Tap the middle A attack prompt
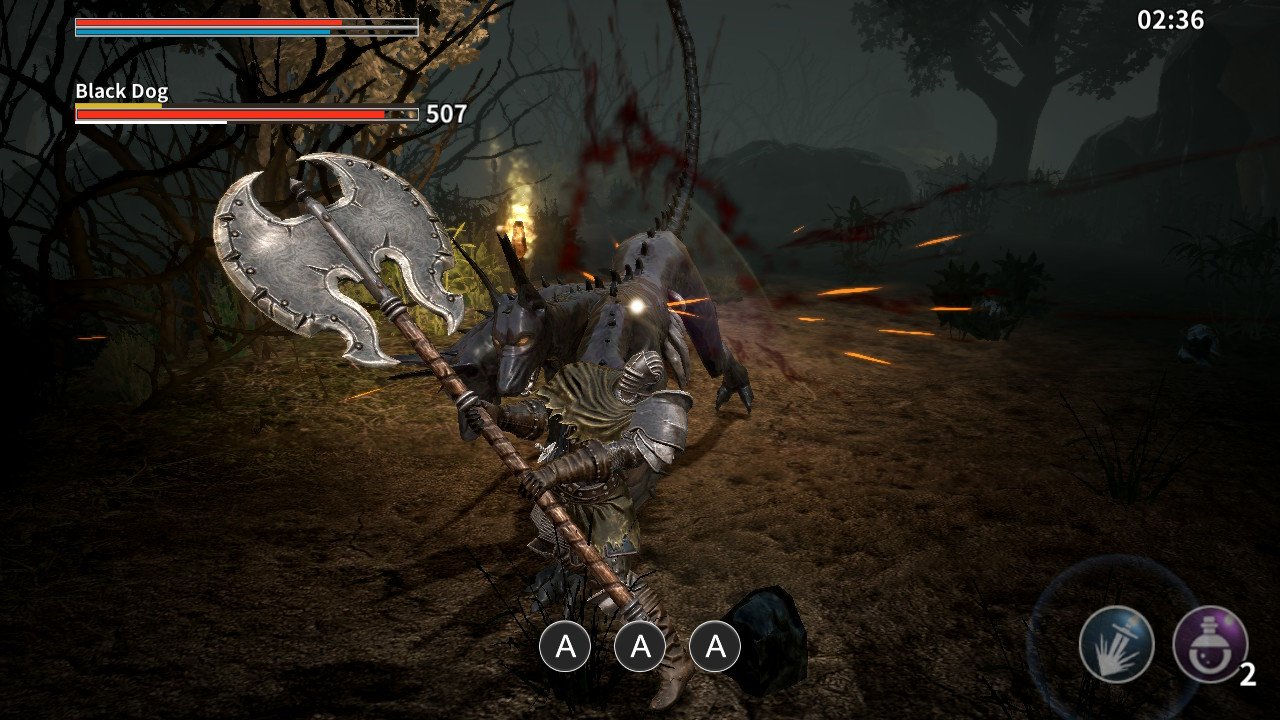Viewport: 1280px width, 720px height. (x=639, y=647)
